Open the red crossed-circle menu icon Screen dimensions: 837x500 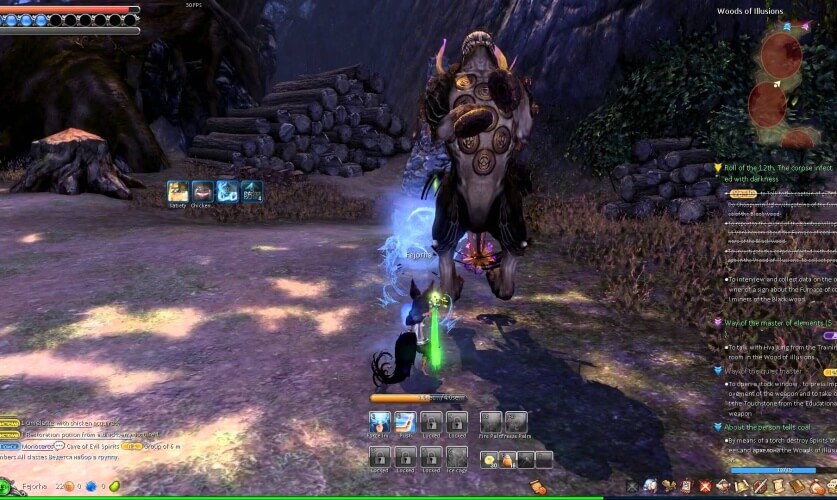tap(705, 487)
